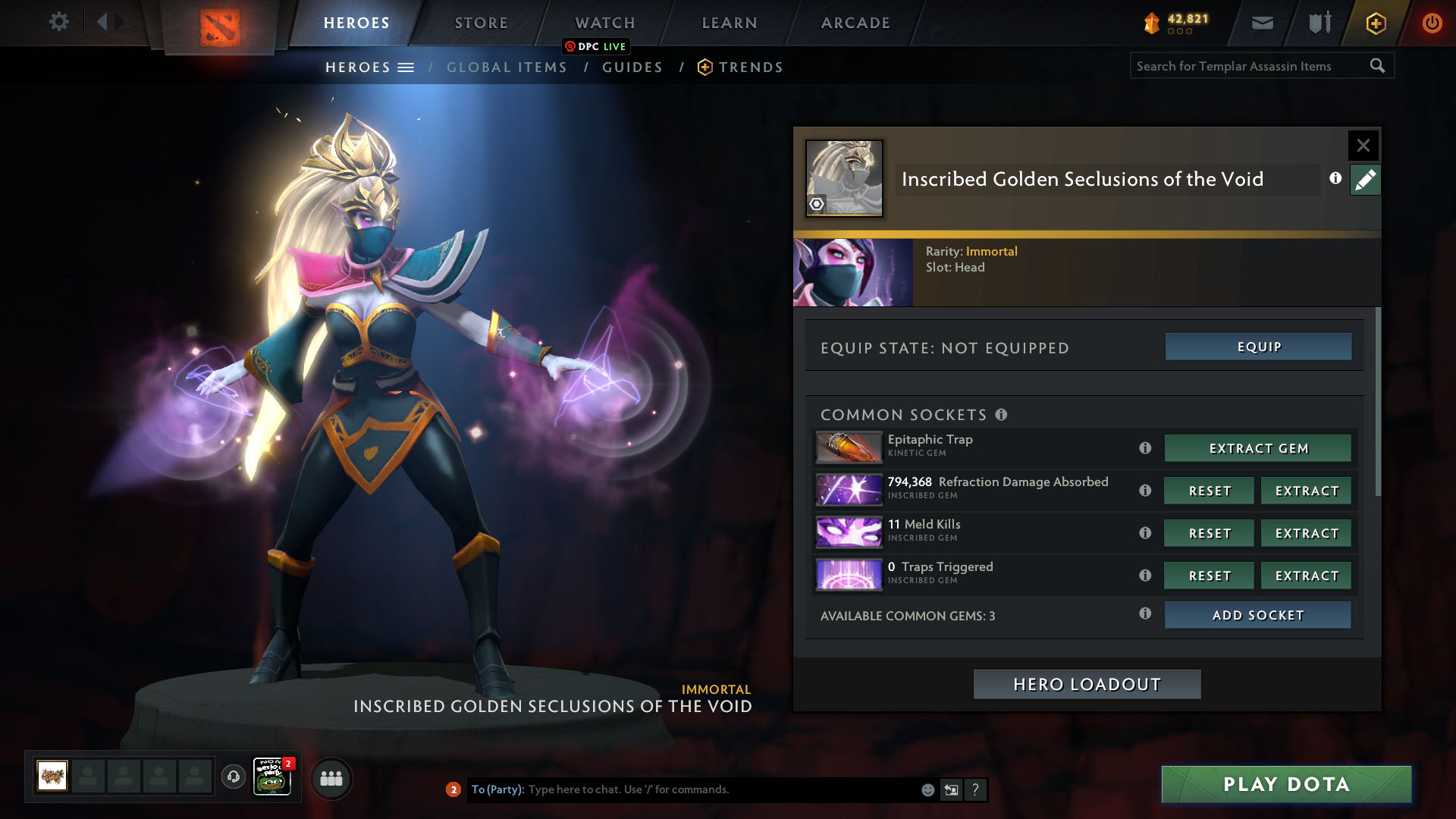1456x819 pixels.
Task: Equip the Golden Seclusions item
Action: tap(1258, 347)
